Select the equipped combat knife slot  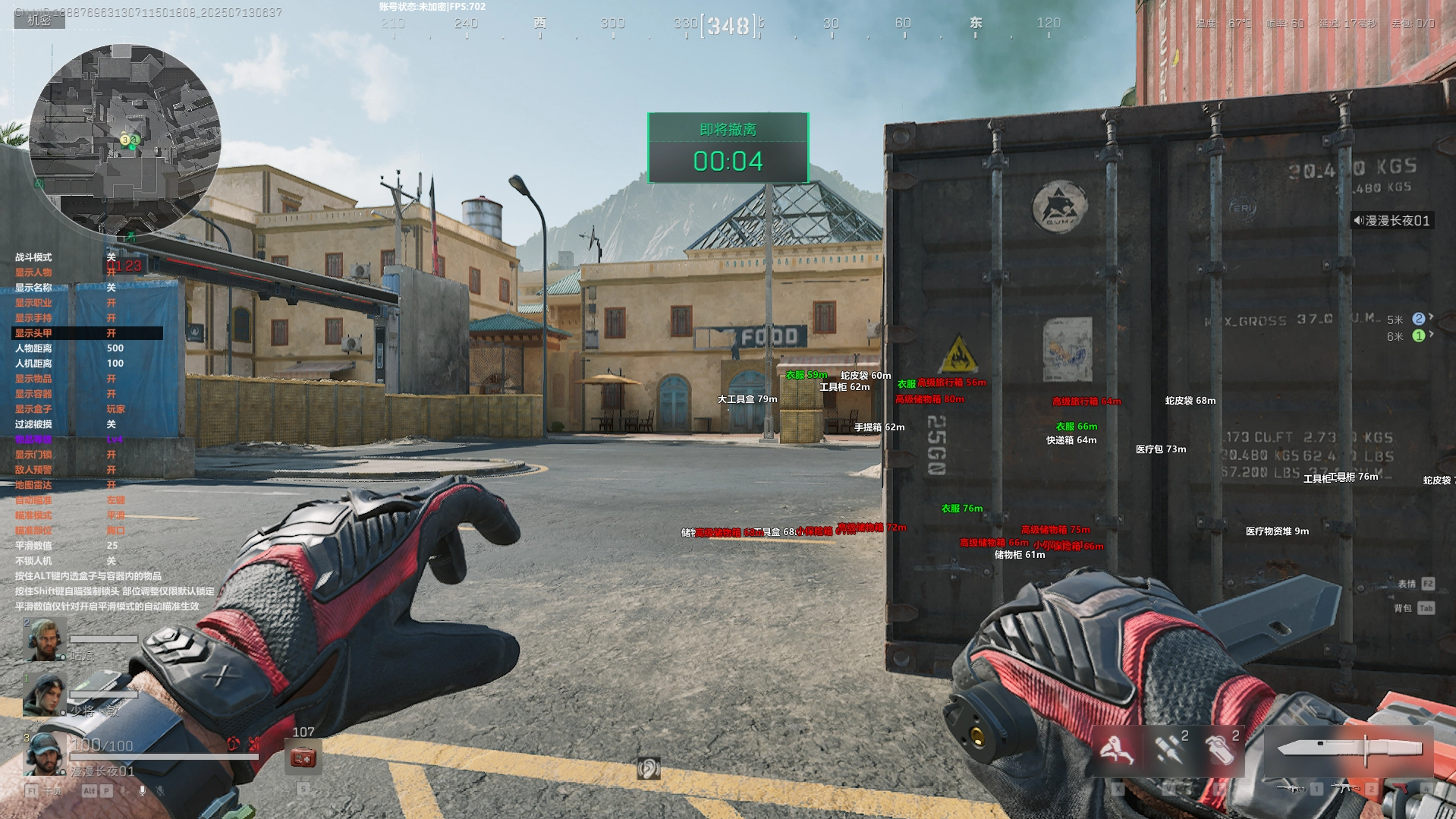coord(1349,749)
